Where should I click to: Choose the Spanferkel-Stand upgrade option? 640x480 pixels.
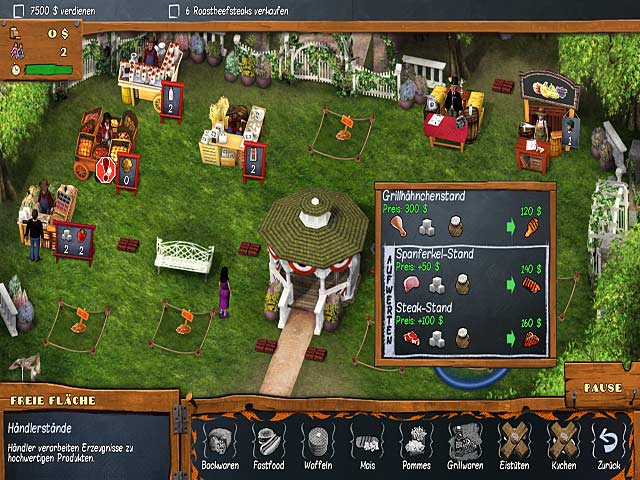point(466,275)
